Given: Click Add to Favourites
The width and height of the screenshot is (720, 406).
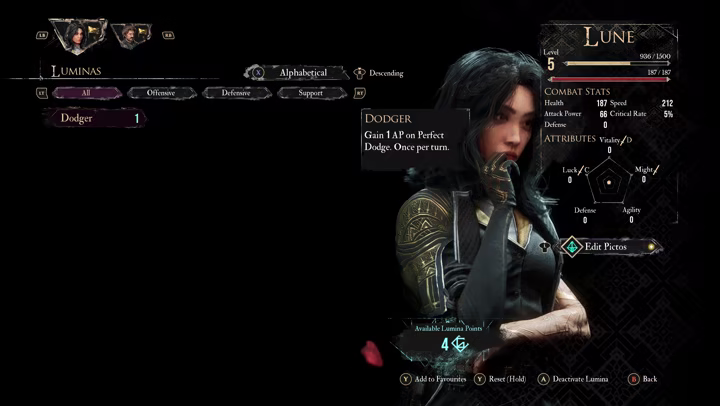Looking at the screenshot, I should (432, 380).
